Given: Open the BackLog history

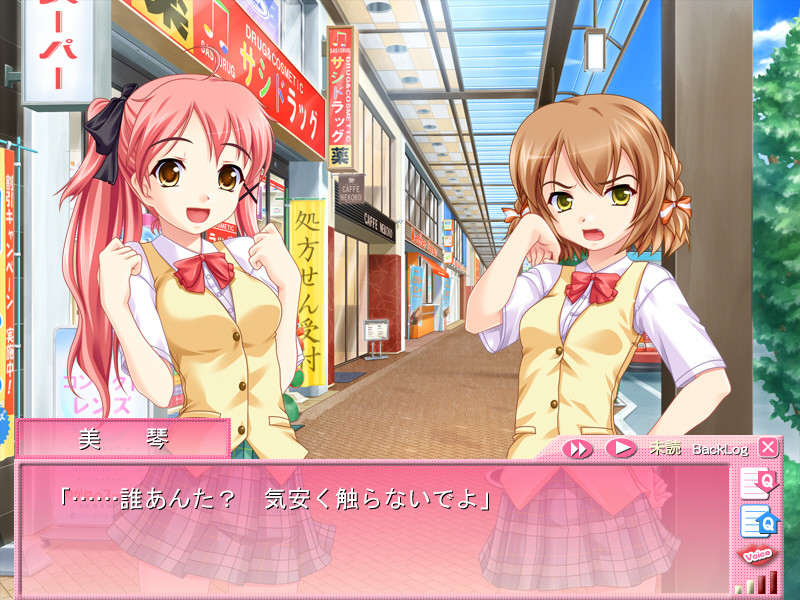Looking at the screenshot, I should [x=720, y=449].
